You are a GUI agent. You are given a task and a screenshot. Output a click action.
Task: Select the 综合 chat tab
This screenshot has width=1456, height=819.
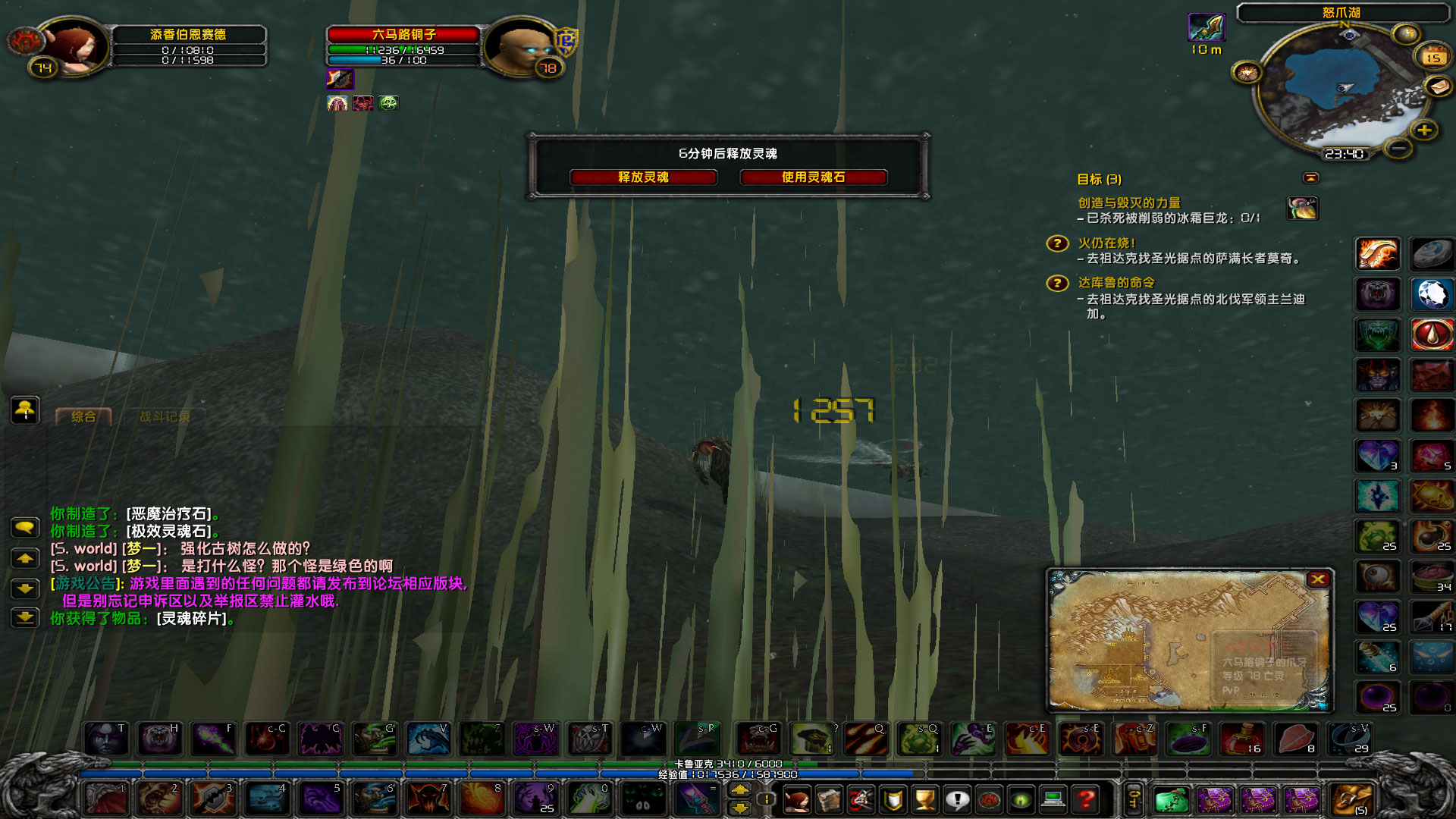pos(85,416)
